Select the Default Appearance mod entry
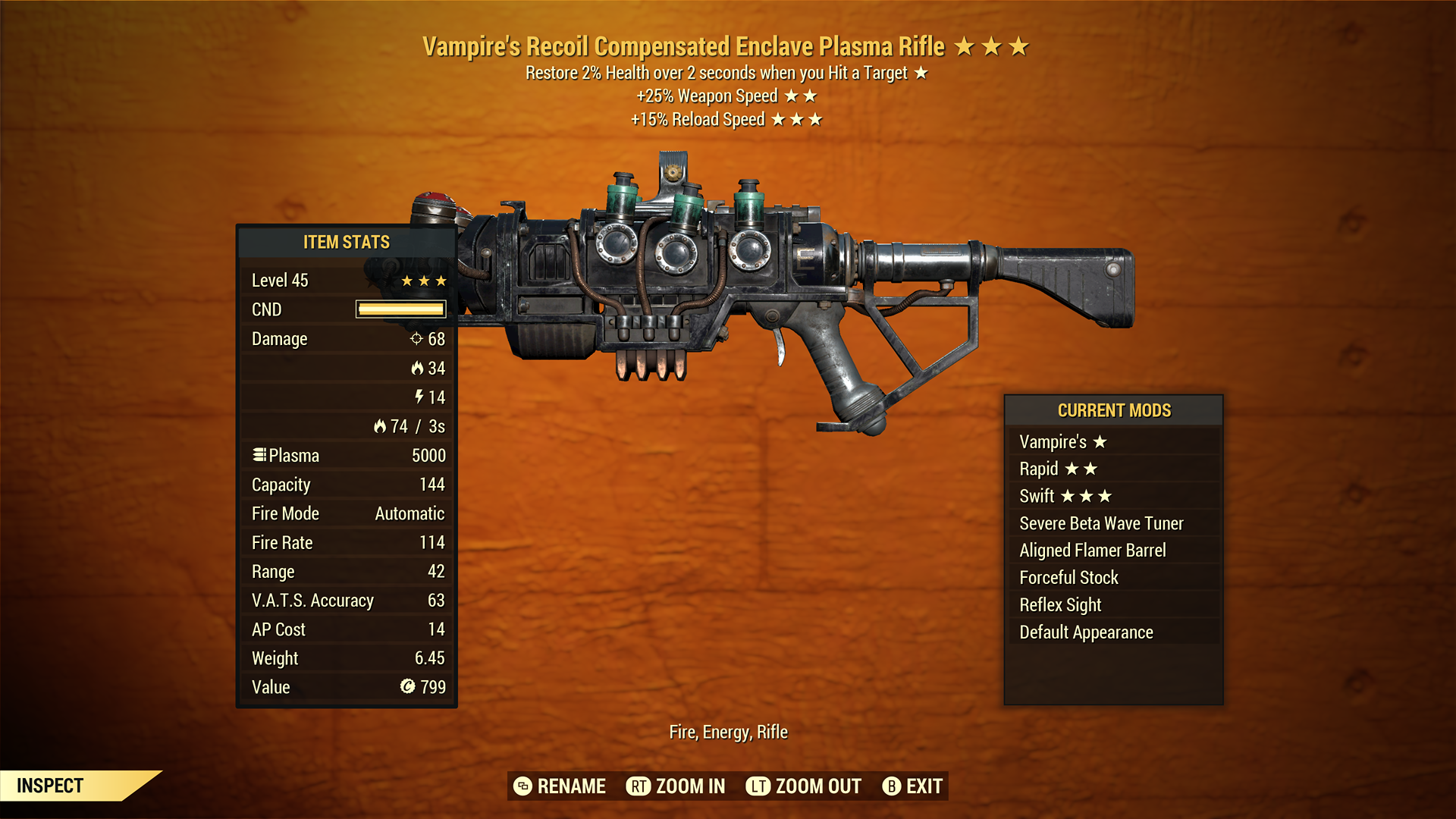Viewport: 1456px width, 819px height. [x=1086, y=631]
